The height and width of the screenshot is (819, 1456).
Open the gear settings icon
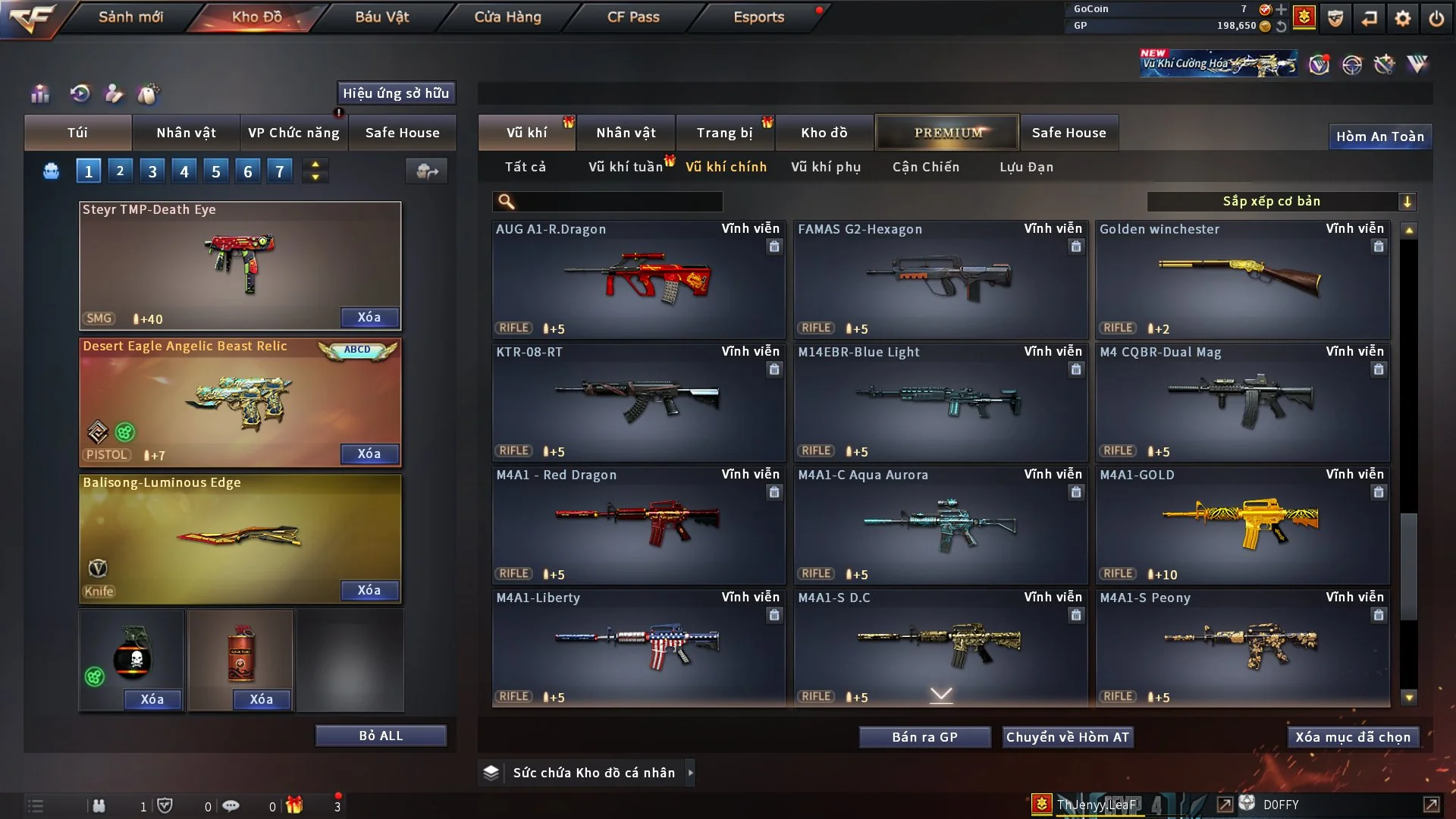pyautogui.click(x=1402, y=18)
